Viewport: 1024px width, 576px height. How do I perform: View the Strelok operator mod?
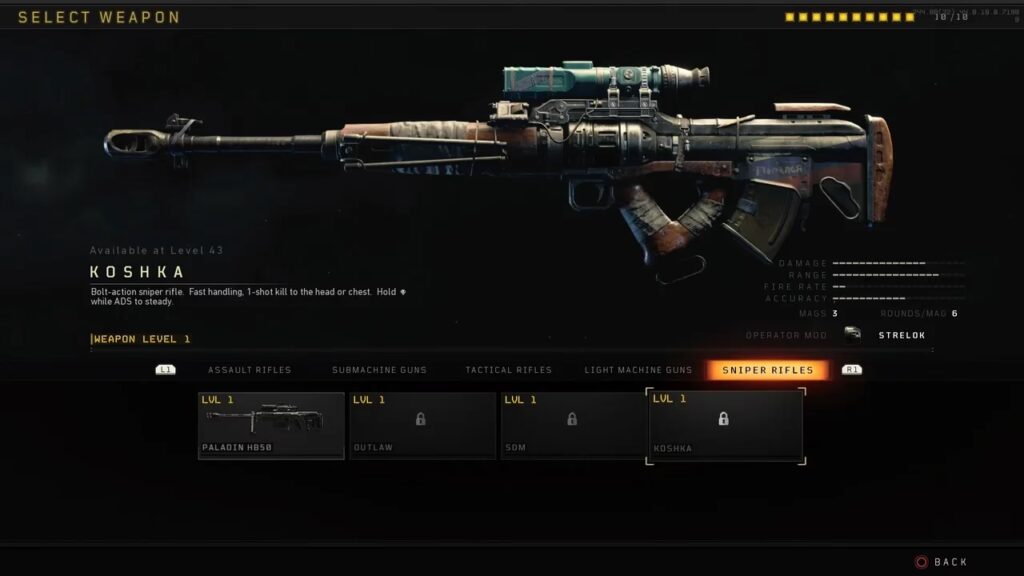(x=887, y=335)
